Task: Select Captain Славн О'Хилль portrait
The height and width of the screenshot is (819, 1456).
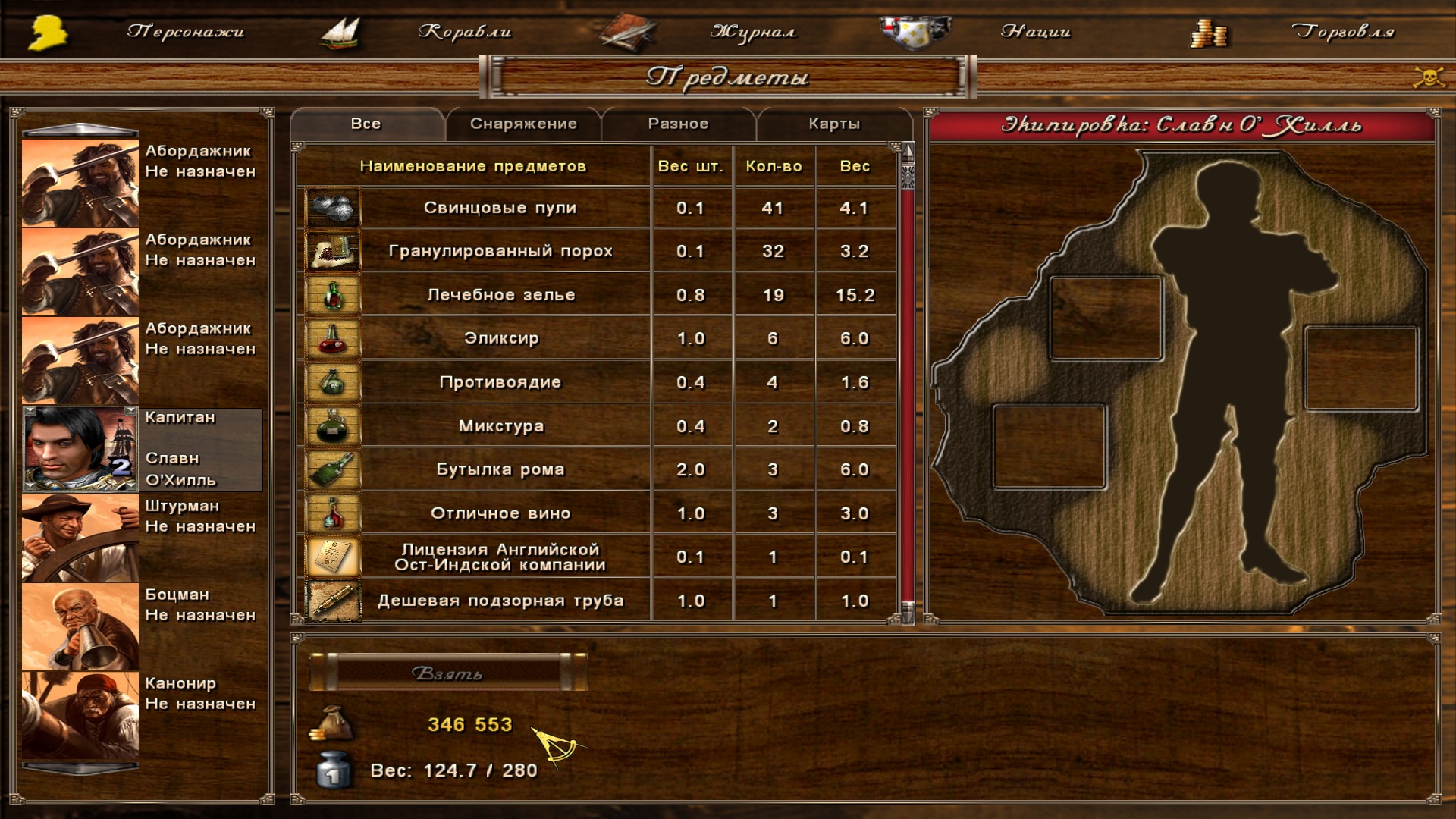Action: coord(80,449)
